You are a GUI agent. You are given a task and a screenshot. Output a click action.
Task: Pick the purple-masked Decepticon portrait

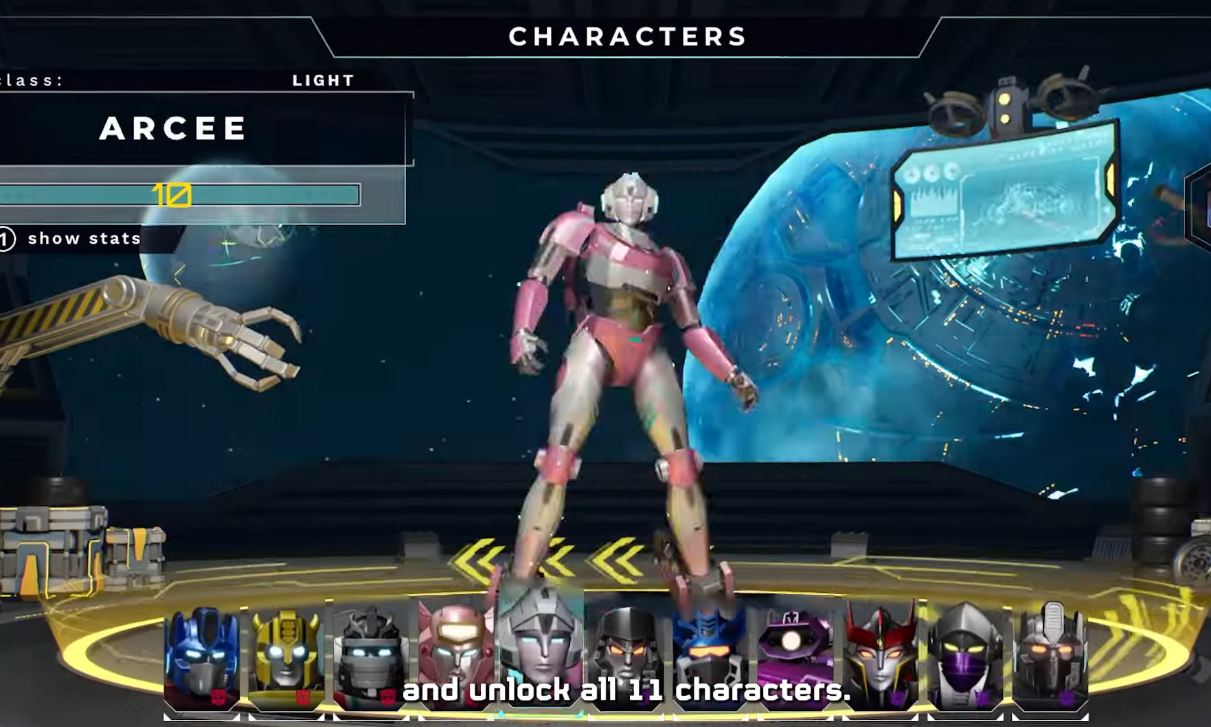(964, 657)
